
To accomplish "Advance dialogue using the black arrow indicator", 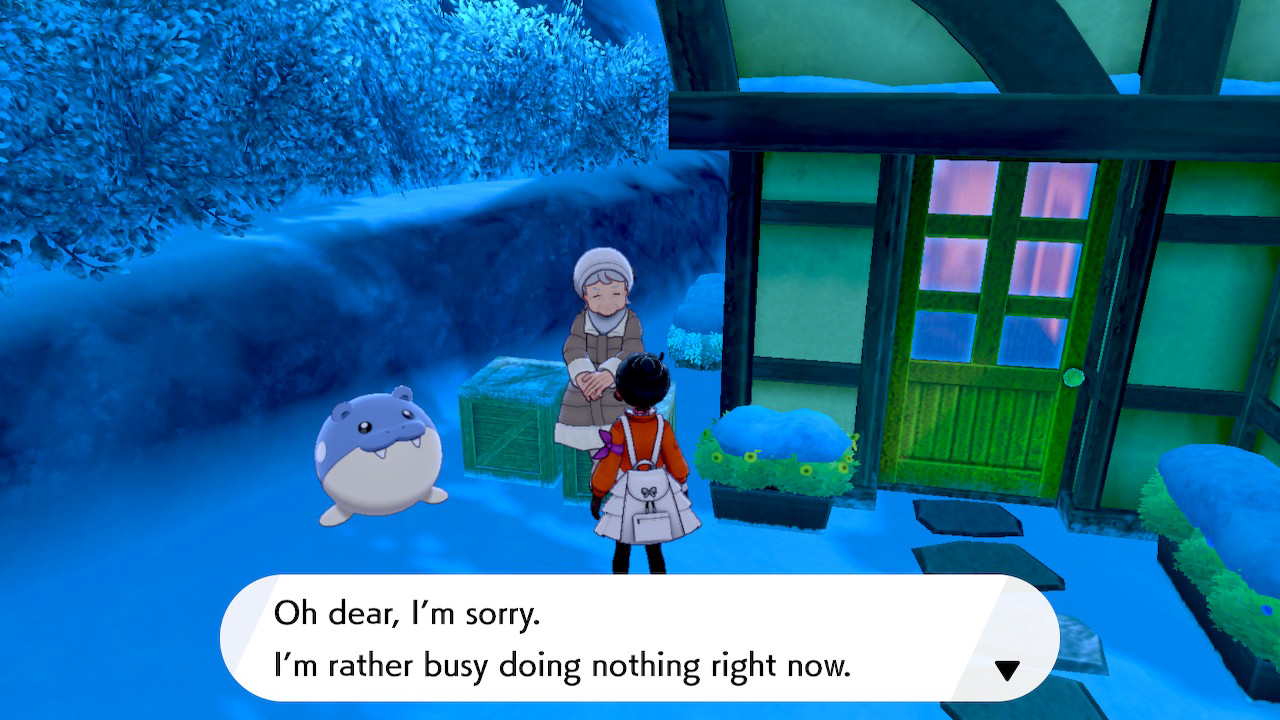I will coord(1007,671).
